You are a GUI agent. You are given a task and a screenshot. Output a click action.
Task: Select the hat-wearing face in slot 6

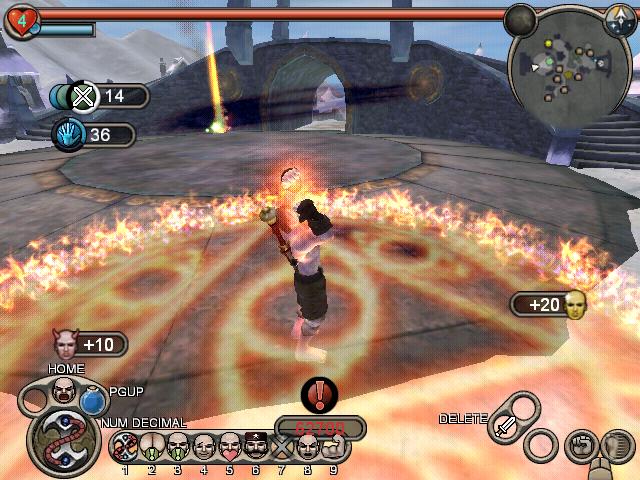(254, 445)
